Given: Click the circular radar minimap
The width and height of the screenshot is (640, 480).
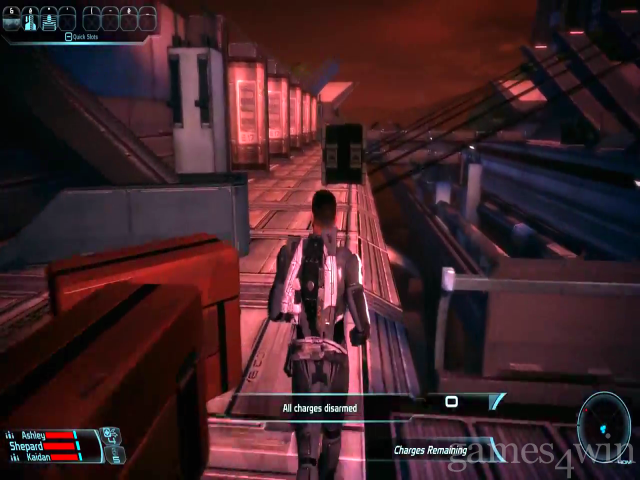Looking at the screenshot, I should coord(606,427).
